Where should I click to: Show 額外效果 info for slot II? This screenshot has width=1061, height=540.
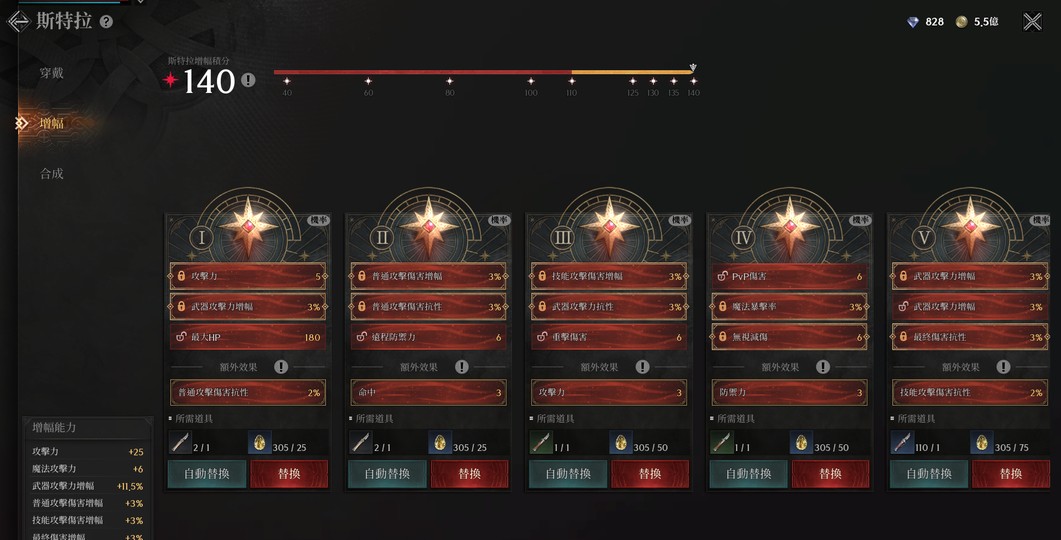pyautogui.click(x=461, y=367)
